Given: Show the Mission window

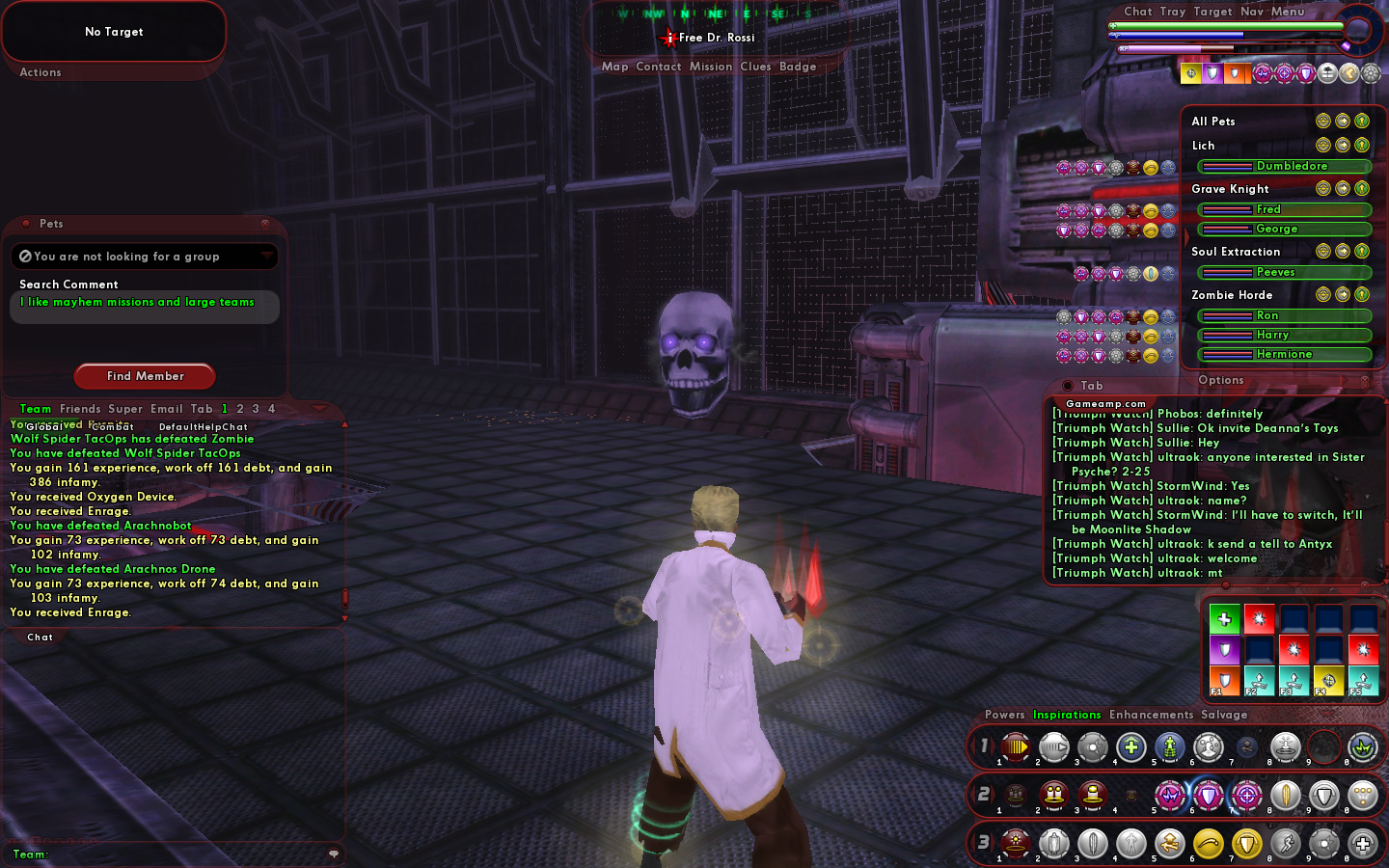Looking at the screenshot, I should (711, 67).
